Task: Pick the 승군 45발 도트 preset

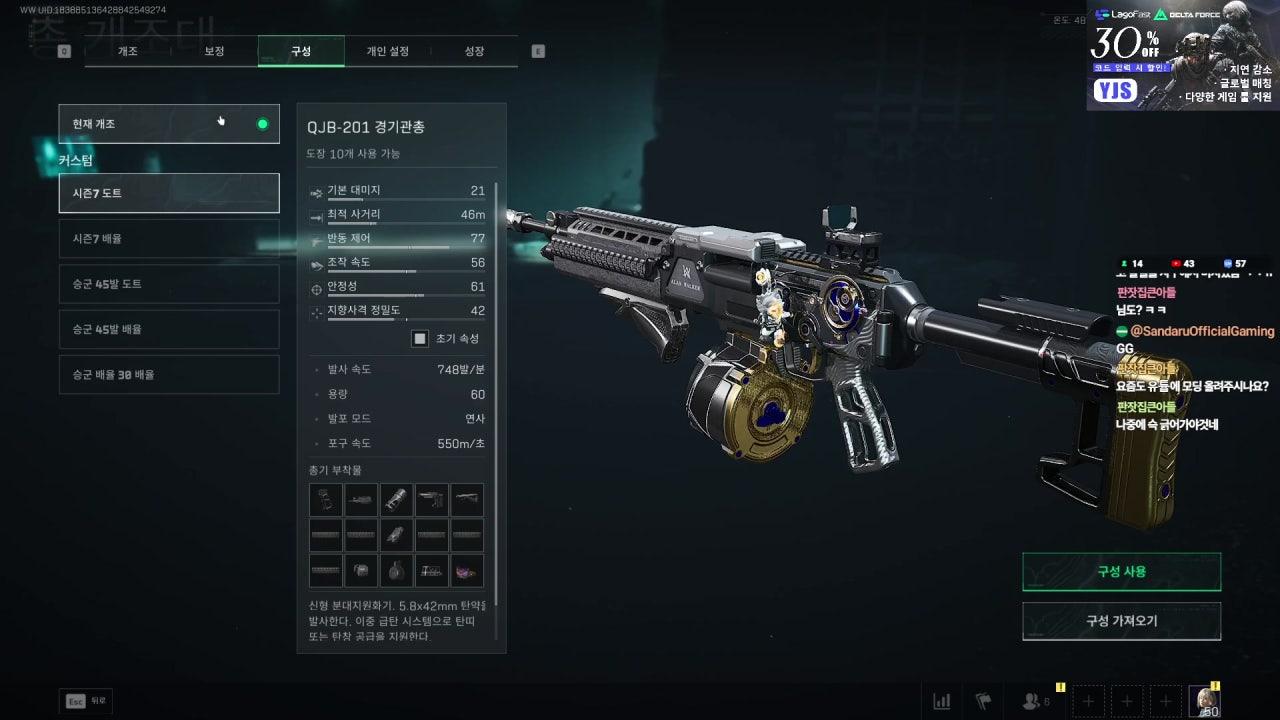Action: click(x=168, y=284)
